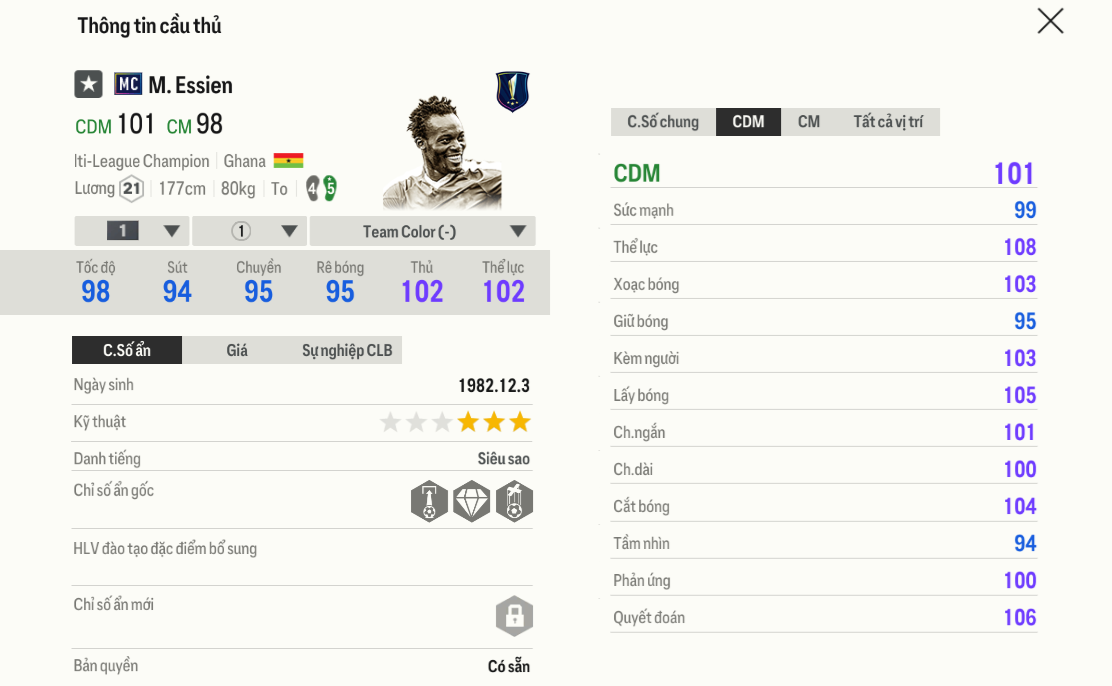Toggle the favorite star icon
This screenshot has height=686, width=1112.
click(89, 84)
